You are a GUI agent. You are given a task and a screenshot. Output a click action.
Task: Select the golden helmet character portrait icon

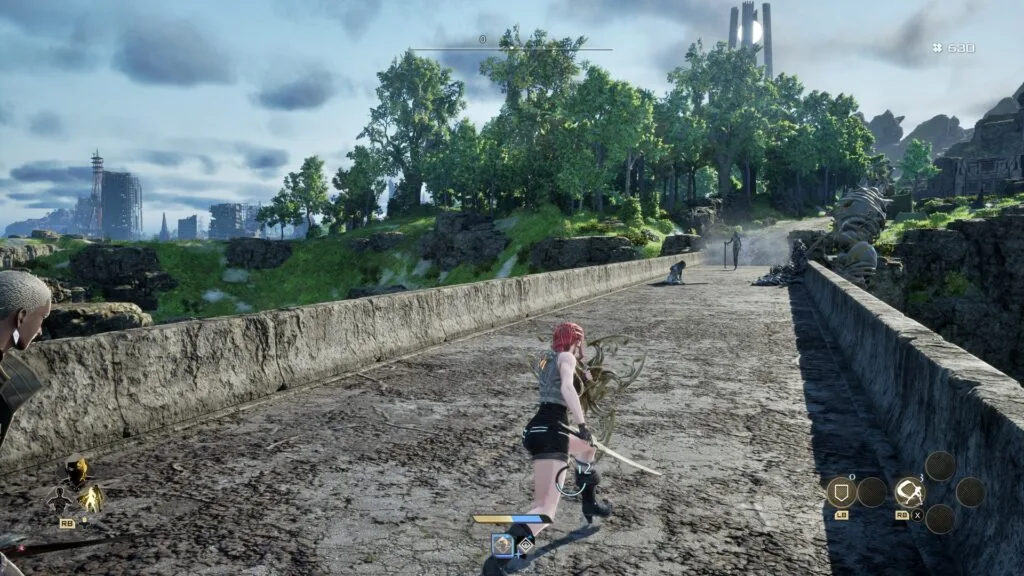coord(75,472)
